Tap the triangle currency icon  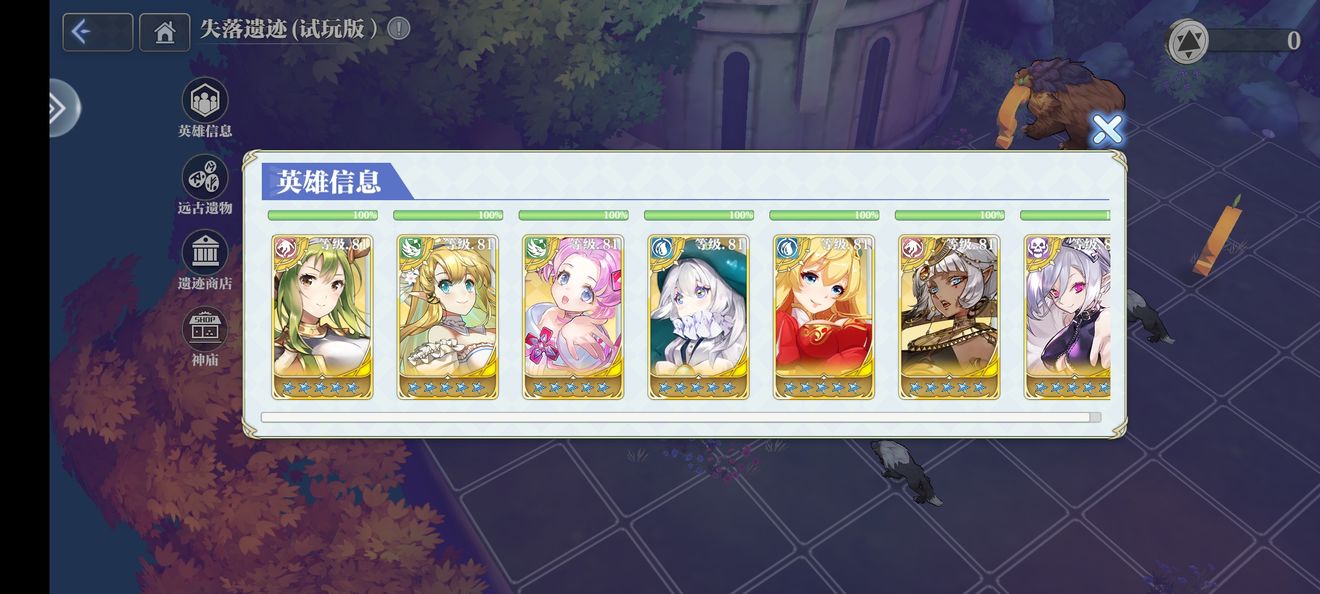pyautogui.click(x=1188, y=41)
